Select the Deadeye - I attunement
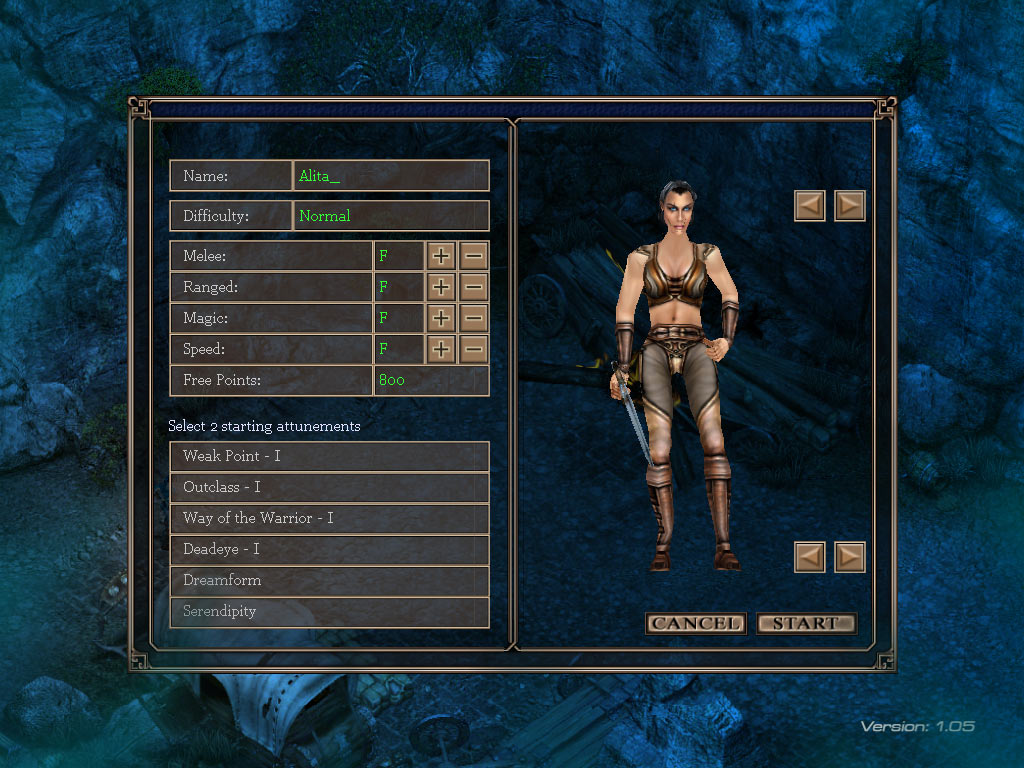Viewport: 1024px width, 768px height. point(329,550)
